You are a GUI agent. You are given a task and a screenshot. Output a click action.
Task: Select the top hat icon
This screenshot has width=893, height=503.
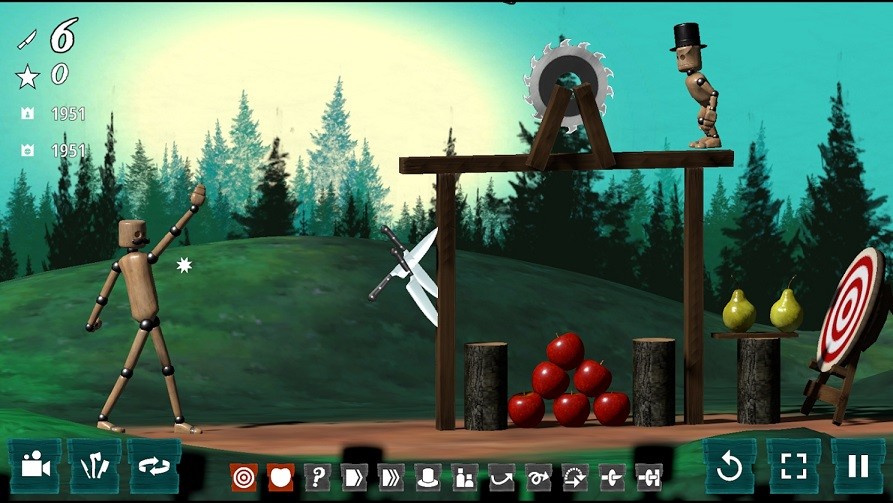click(428, 477)
